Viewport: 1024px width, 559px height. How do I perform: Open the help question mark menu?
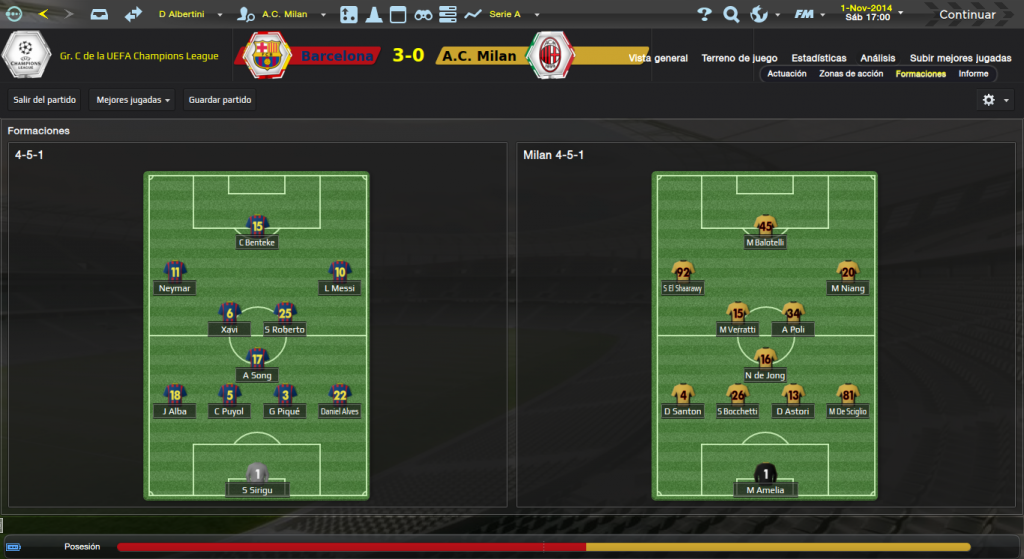click(704, 14)
